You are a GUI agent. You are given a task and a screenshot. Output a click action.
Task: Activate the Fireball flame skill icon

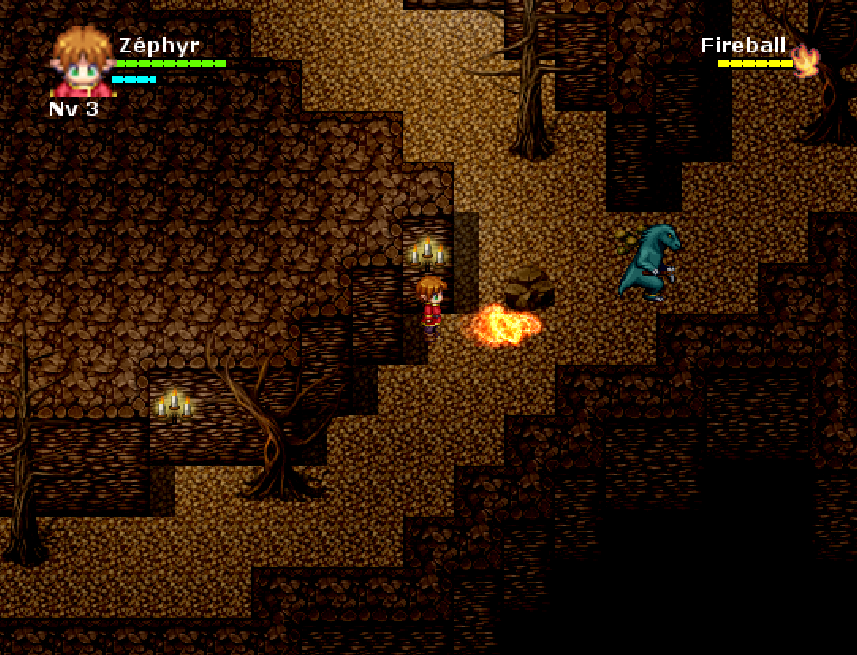tap(806, 61)
